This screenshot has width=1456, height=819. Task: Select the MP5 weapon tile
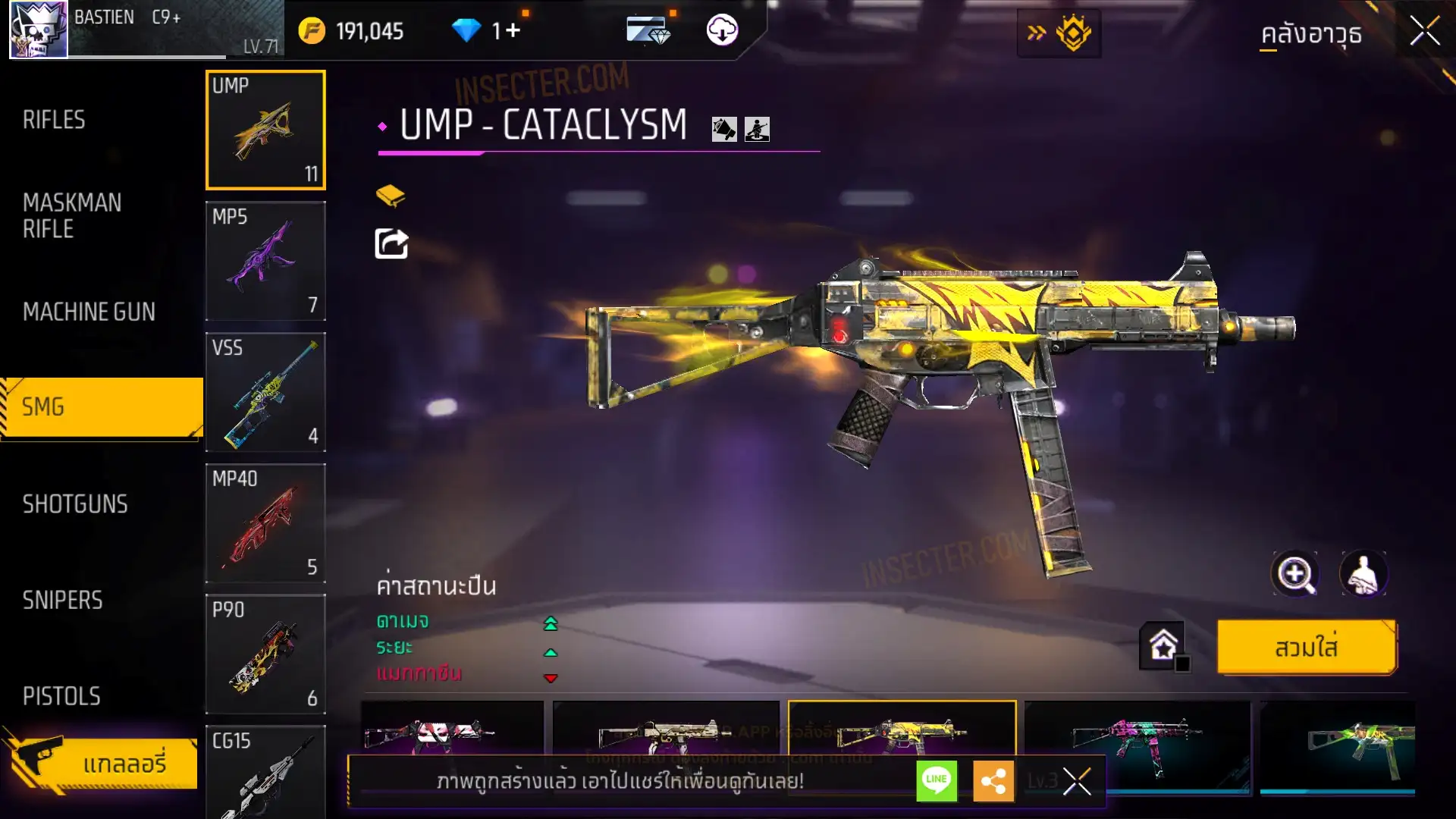click(x=265, y=261)
